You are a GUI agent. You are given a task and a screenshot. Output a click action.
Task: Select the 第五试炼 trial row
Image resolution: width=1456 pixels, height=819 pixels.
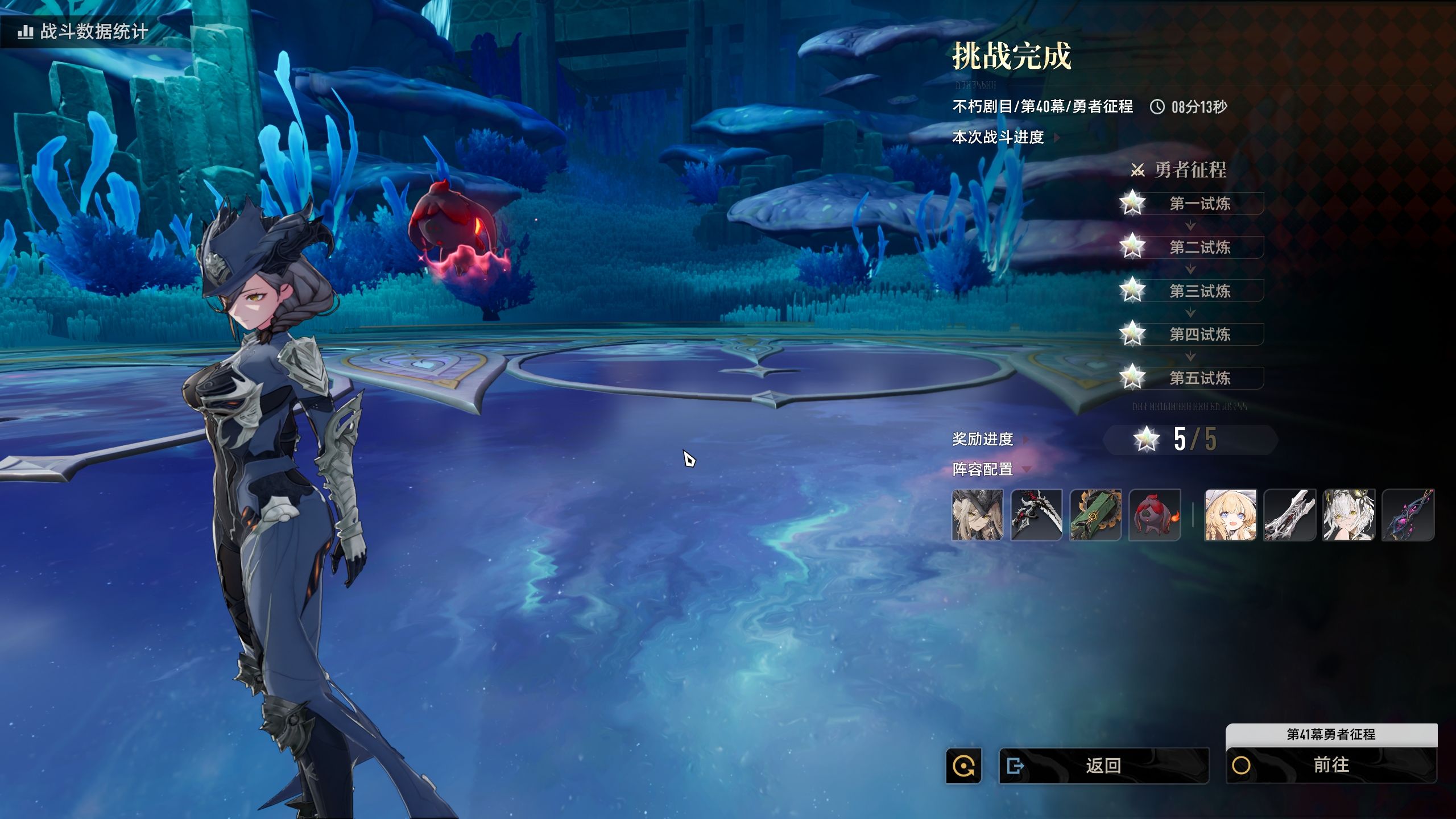pyautogui.click(x=1199, y=378)
